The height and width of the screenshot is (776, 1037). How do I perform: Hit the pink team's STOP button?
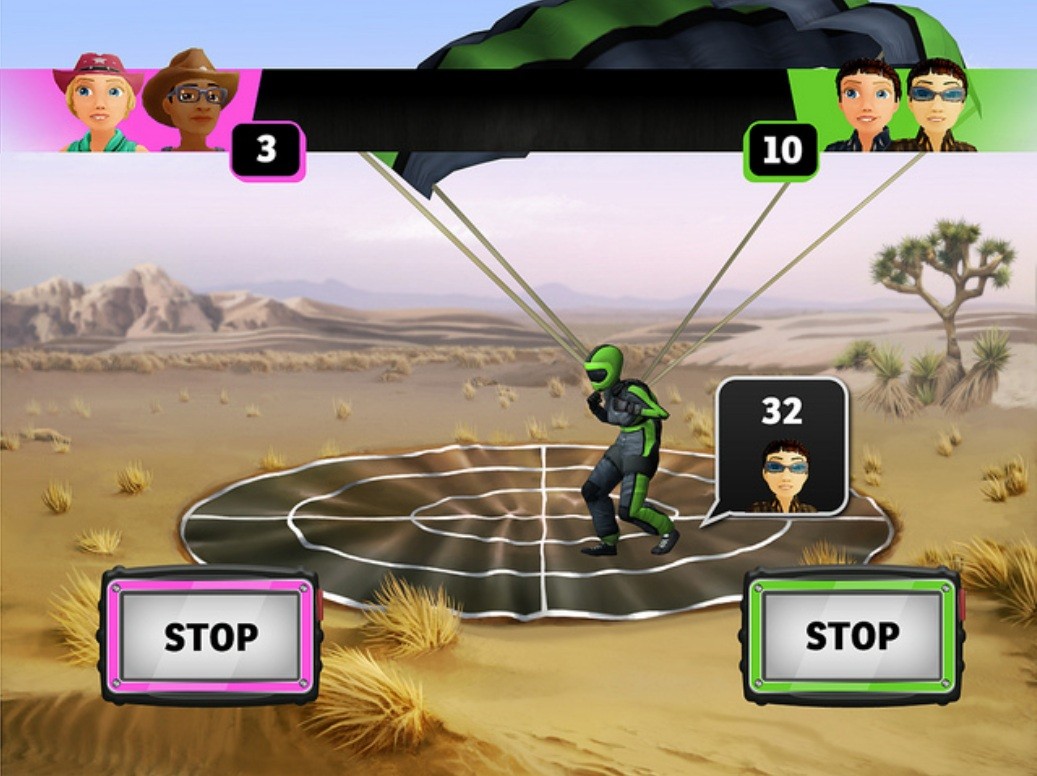tap(210, 636)
